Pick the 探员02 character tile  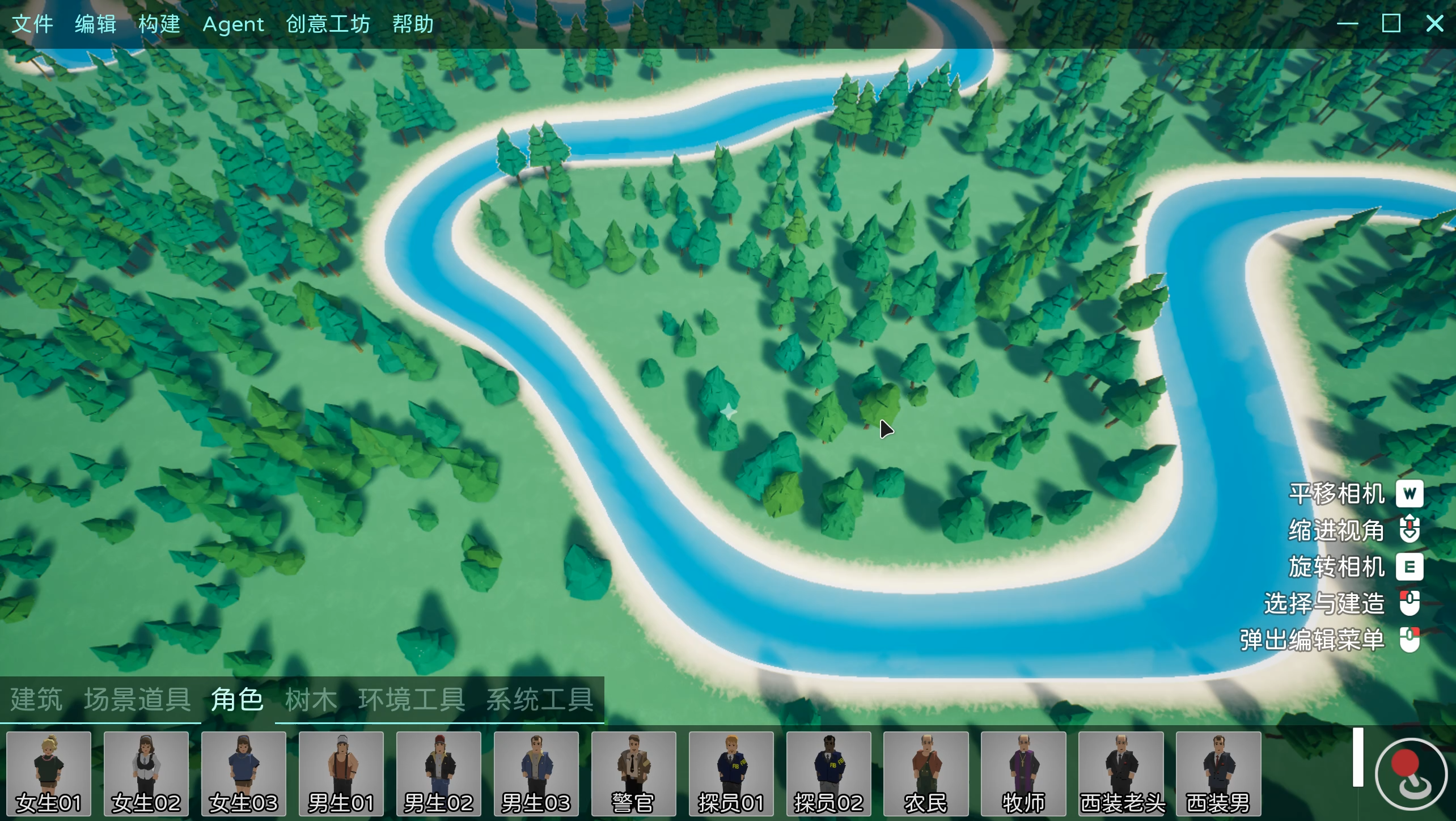click(829, 773)
